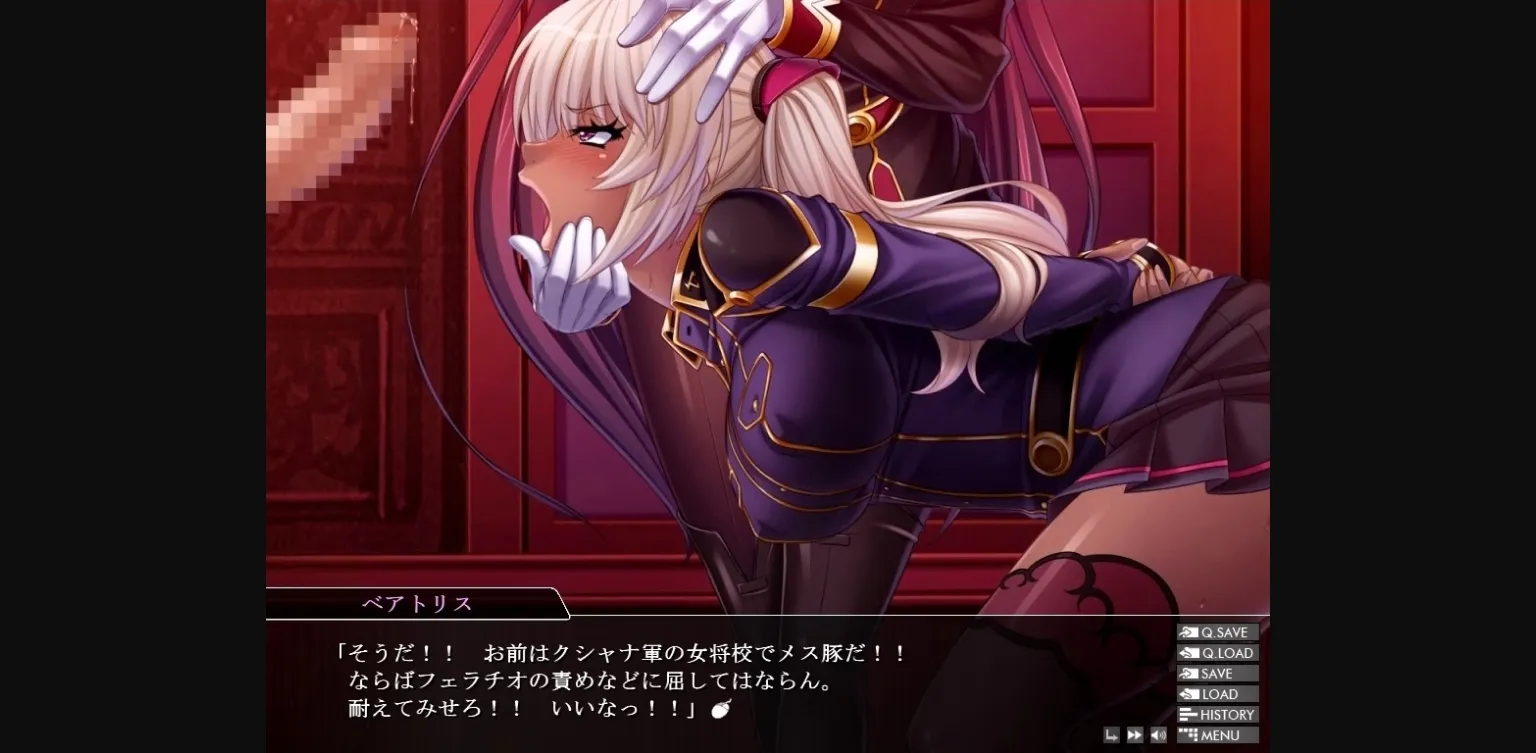Click the ベアトリス name plate

(418, 603)
